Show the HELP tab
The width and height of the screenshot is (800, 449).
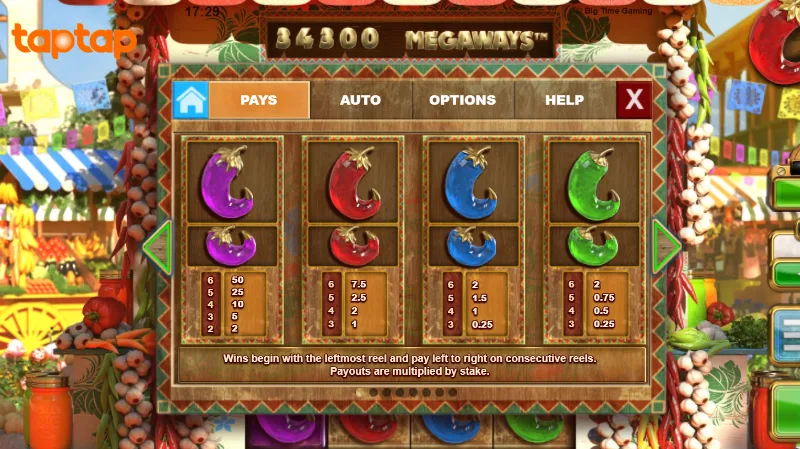click(x=564, y=100)
